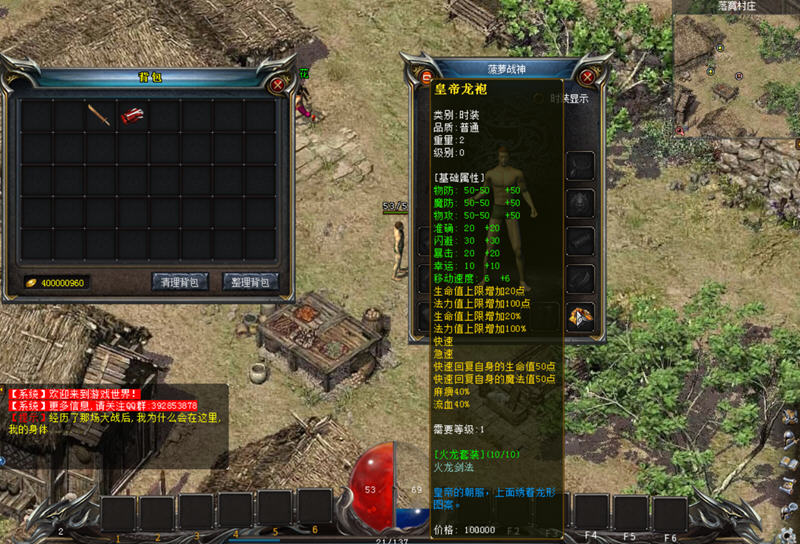Select the F5 skill slot
Image resolution: width=800 pixels, height=544 pixels.
click(631, 514)
